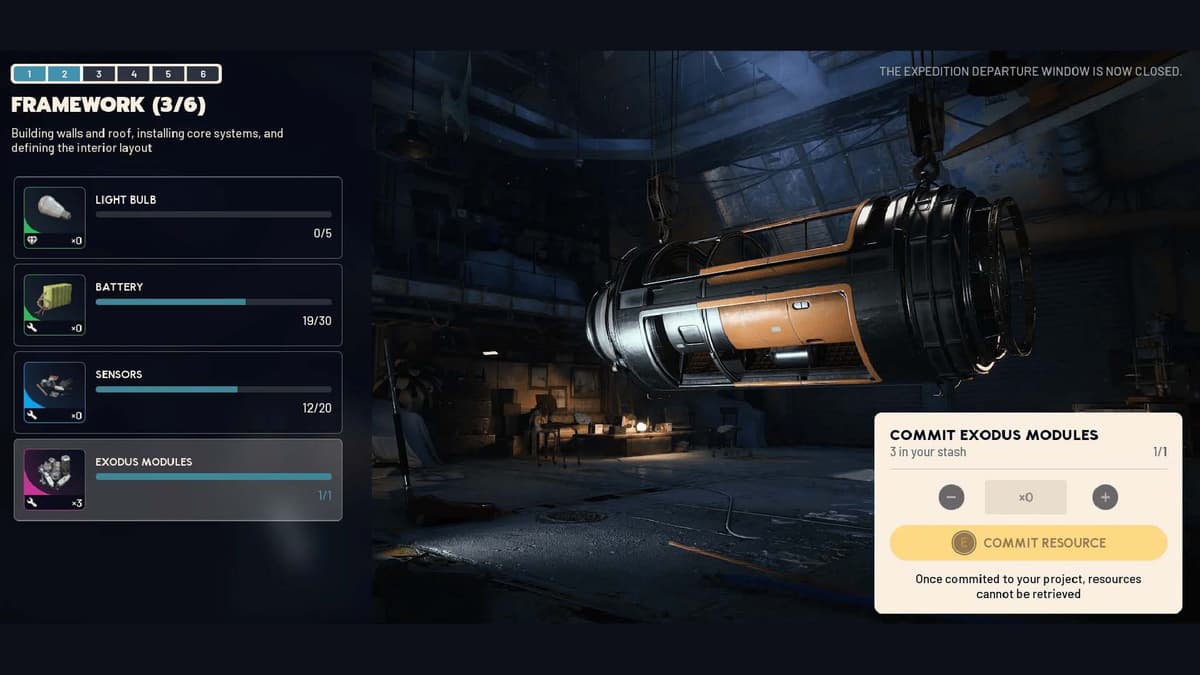This screenshot has width=1200, height=675.
Task: Increase commit quantity with plus button
Action: pos(1105,497)
